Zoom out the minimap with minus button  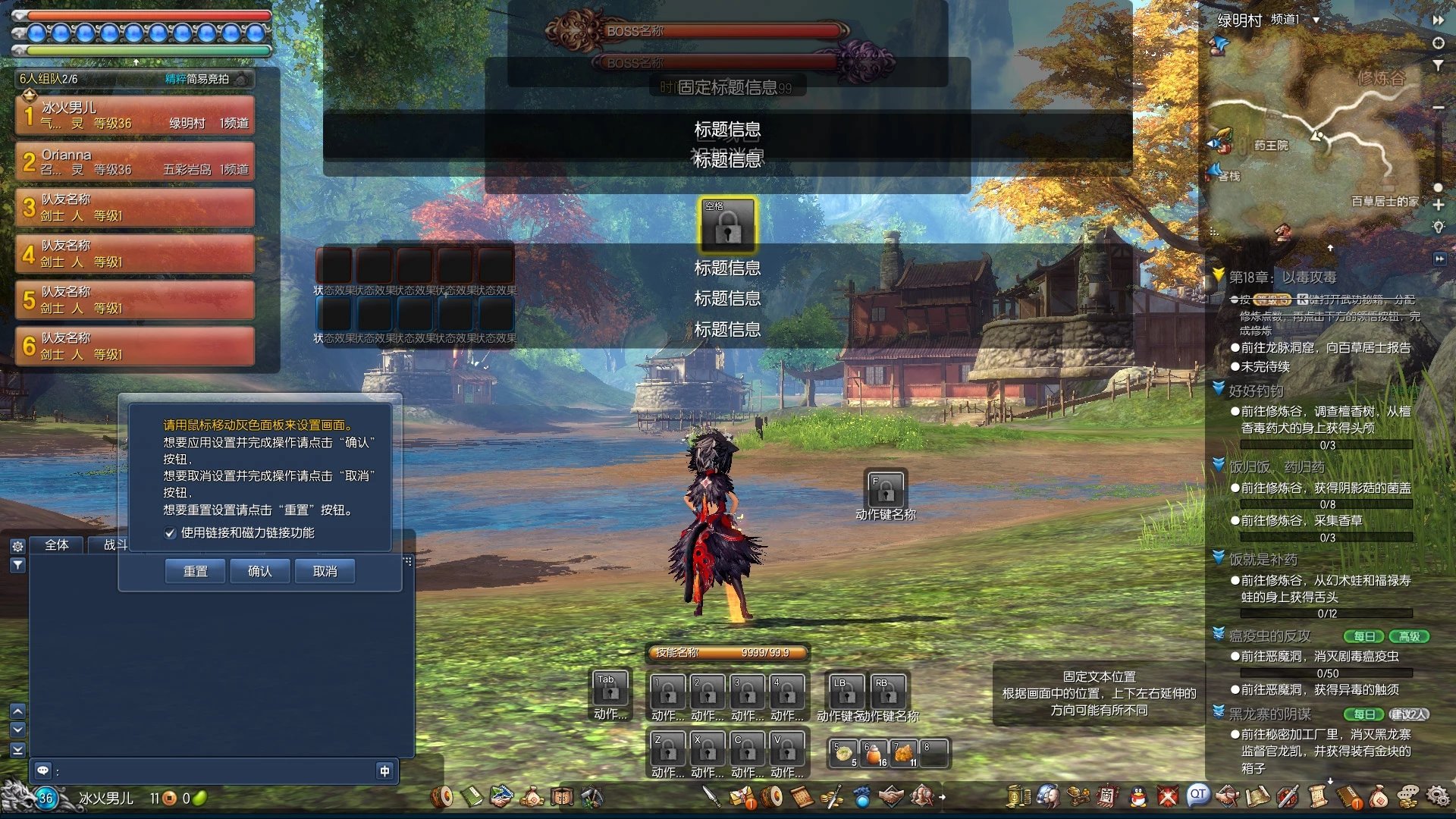point(1438,108)
